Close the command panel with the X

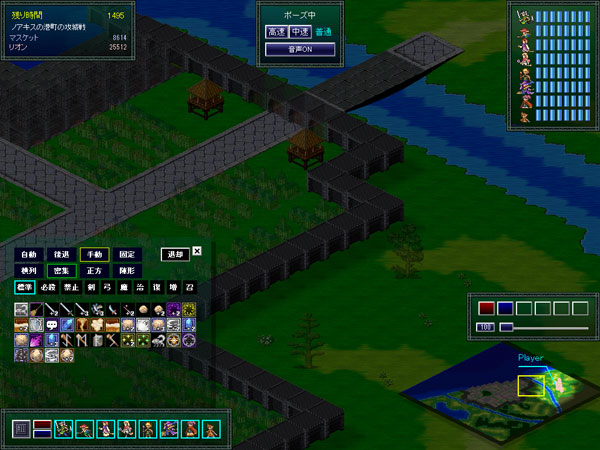click(x=197, y=252)
